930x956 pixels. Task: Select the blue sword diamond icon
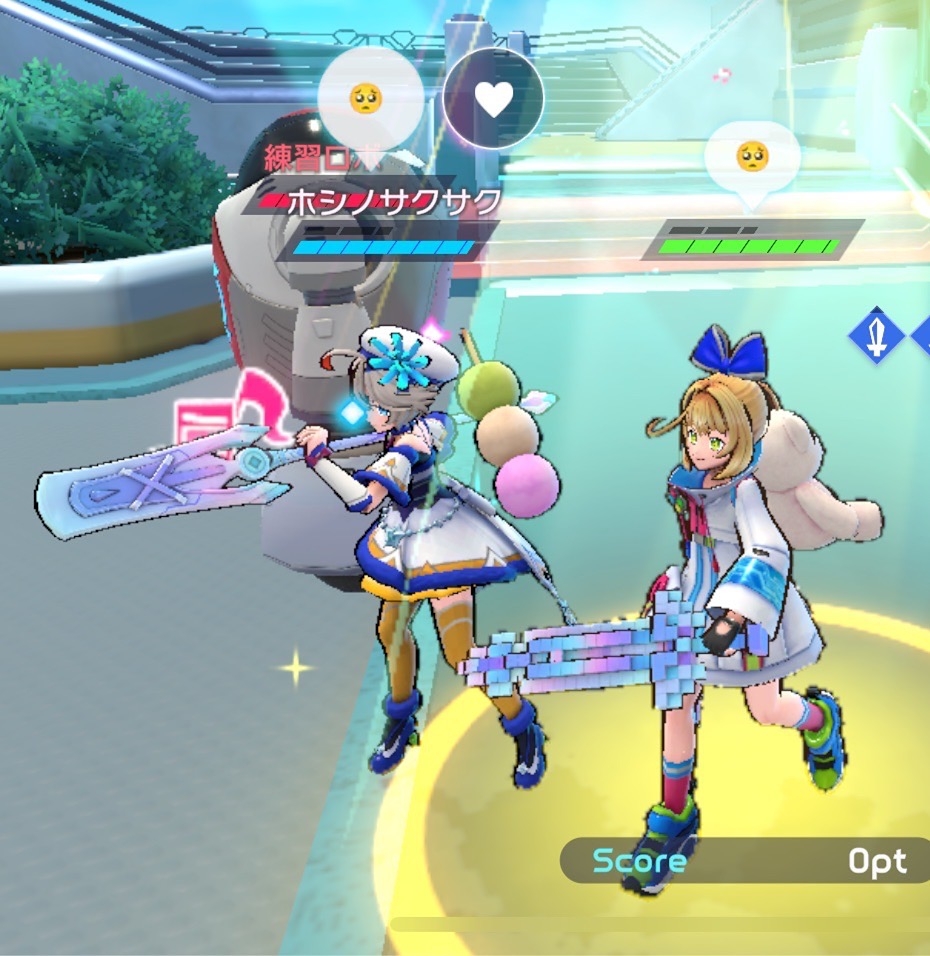point(876,337)
